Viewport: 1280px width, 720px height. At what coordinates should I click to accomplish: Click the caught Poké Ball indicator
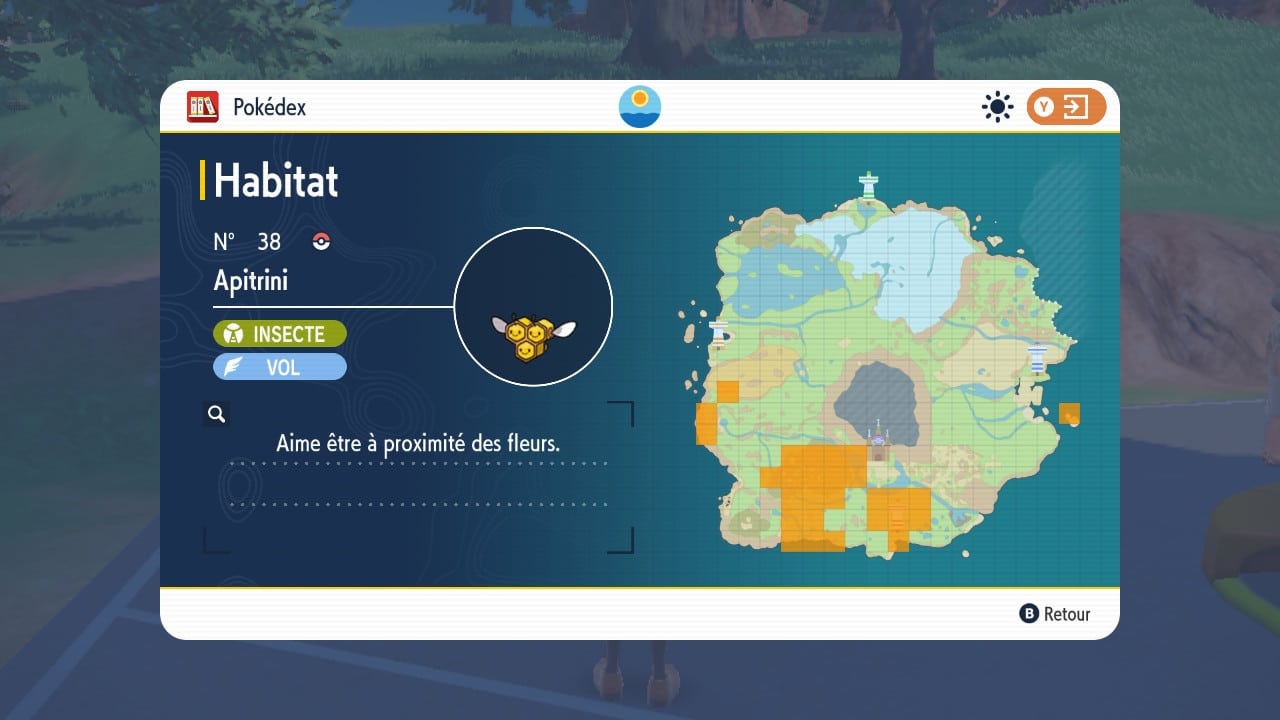[x=321, y=241]
